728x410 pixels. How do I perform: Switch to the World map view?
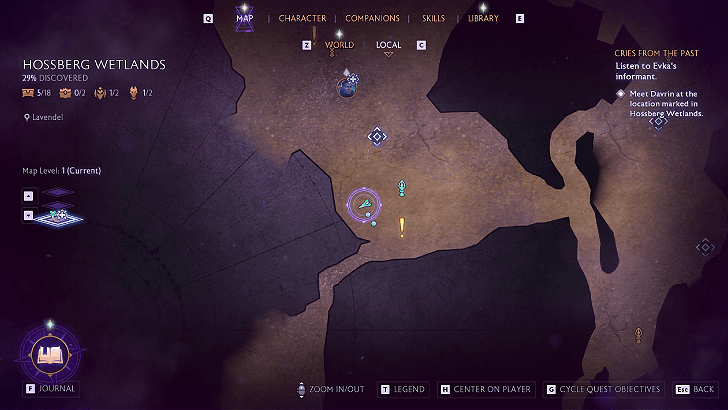tap(339, 45)
